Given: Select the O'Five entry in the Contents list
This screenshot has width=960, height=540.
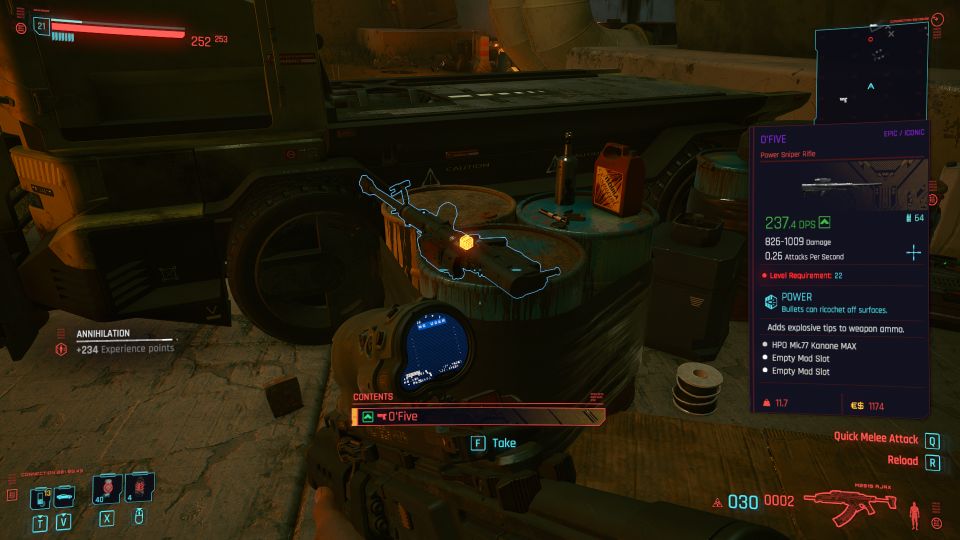Looking at the screenshot, I should coord(478,416).
